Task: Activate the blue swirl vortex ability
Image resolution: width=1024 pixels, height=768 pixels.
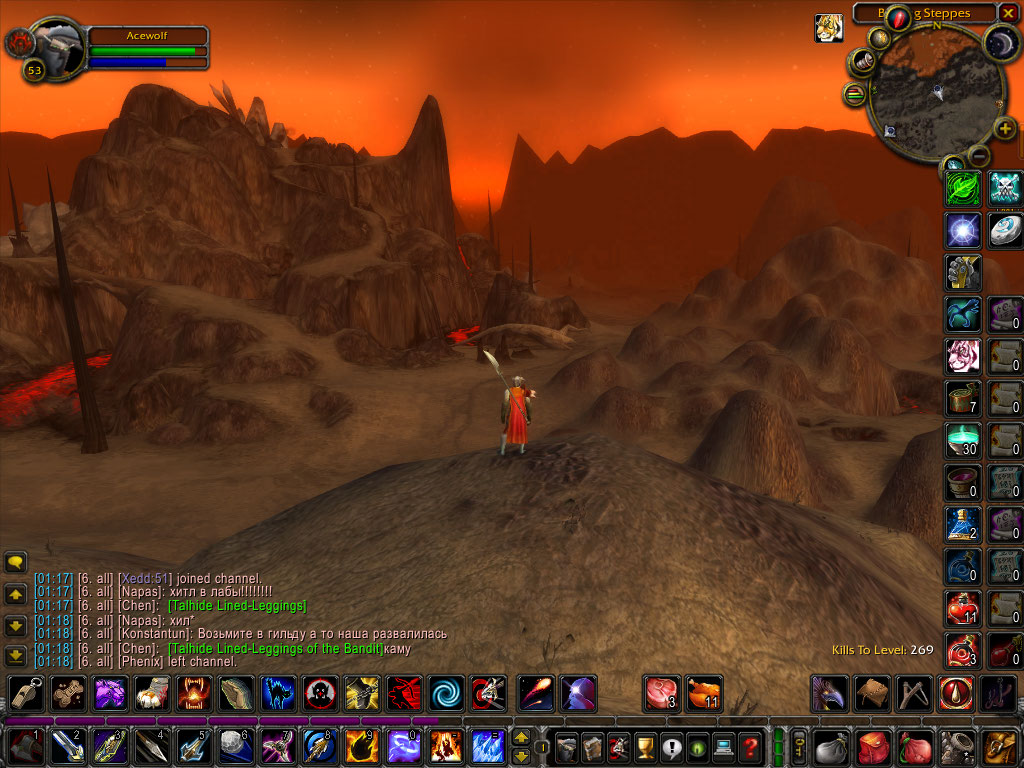Action: (x=445, y=693)
